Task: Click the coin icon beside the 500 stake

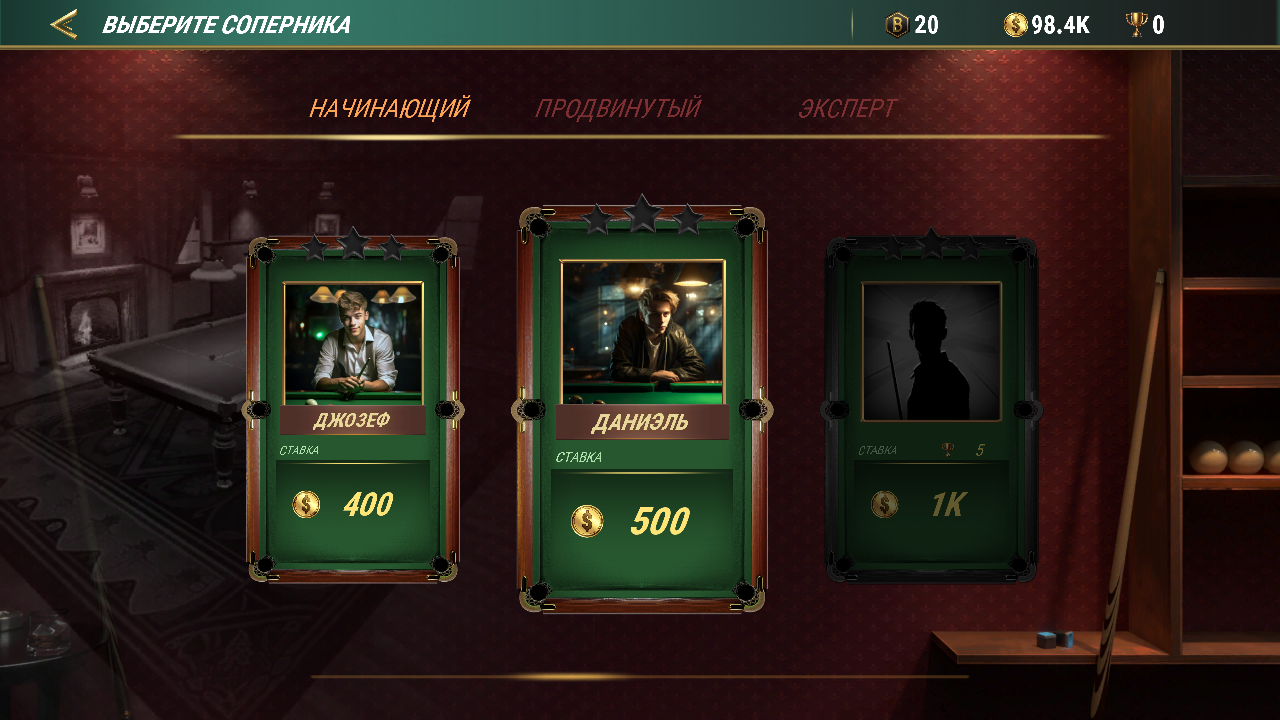Action: (x=588, y=521)
